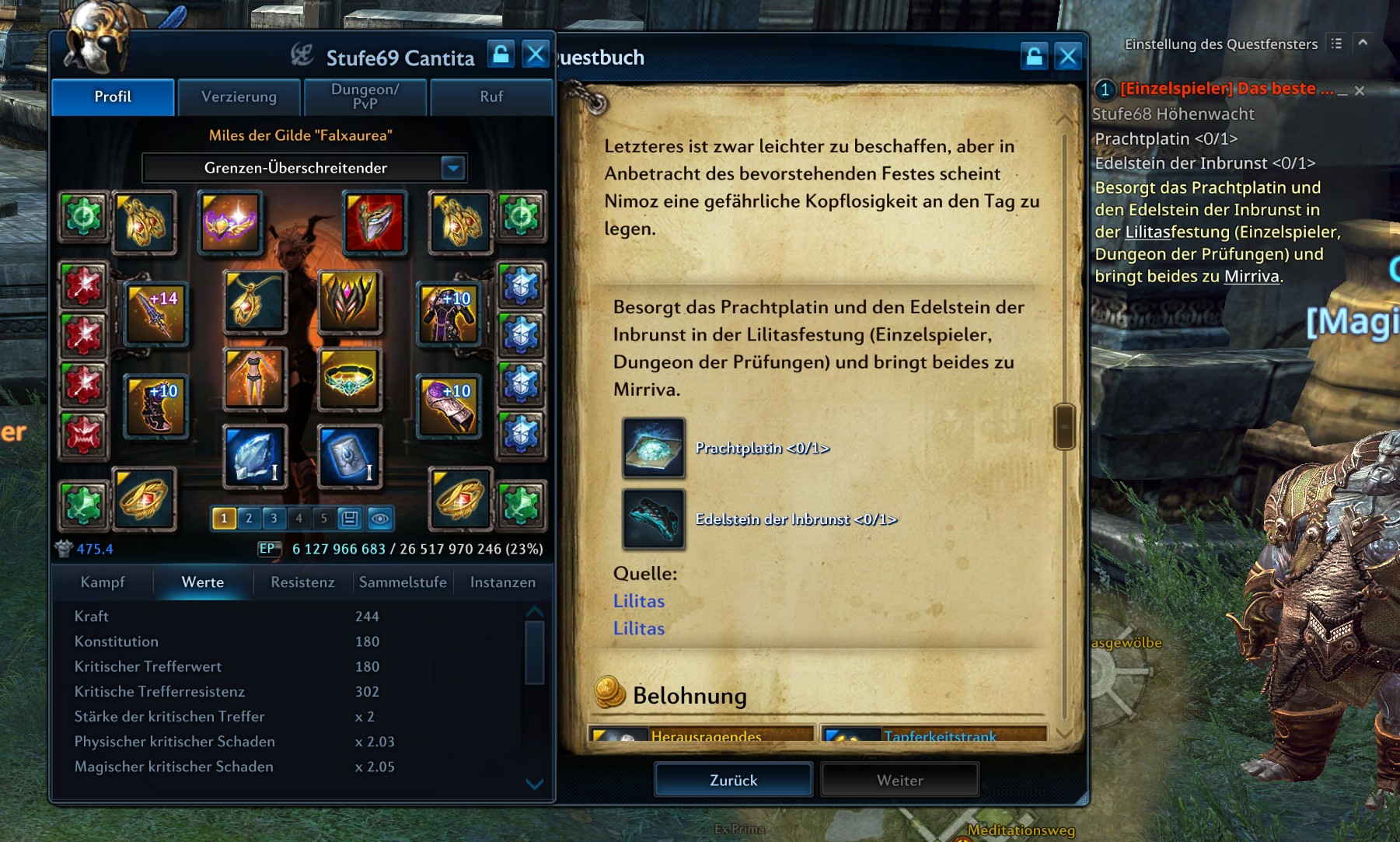Image resolution: width=1400 pixels, height=842 pixels.
Task: Switch to the Resistenz stats tab
Action: [x=302, y=582]
